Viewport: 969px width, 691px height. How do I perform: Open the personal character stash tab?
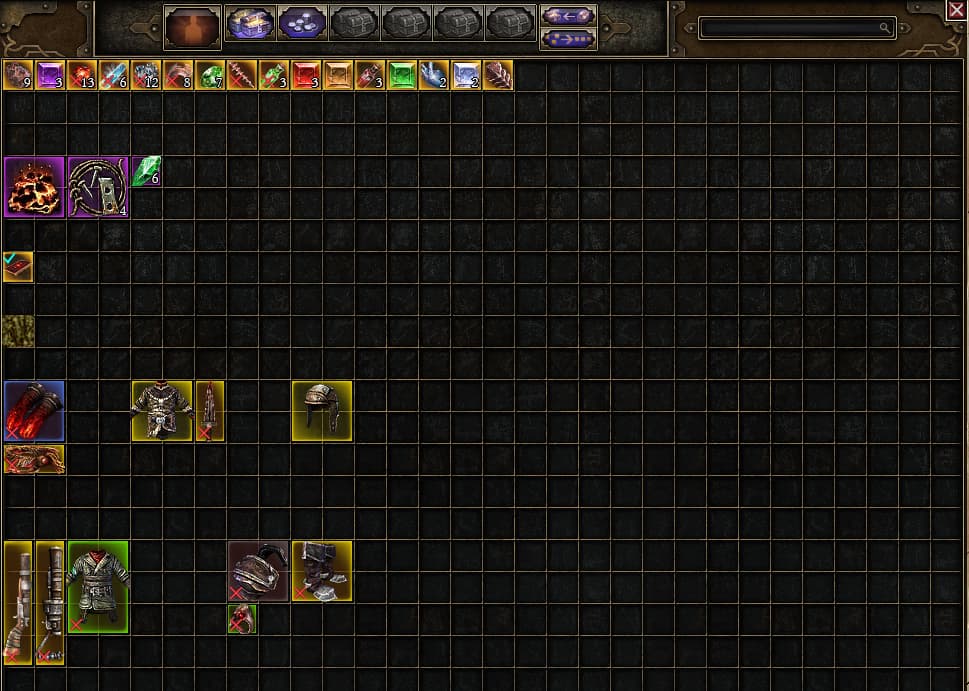192,26
